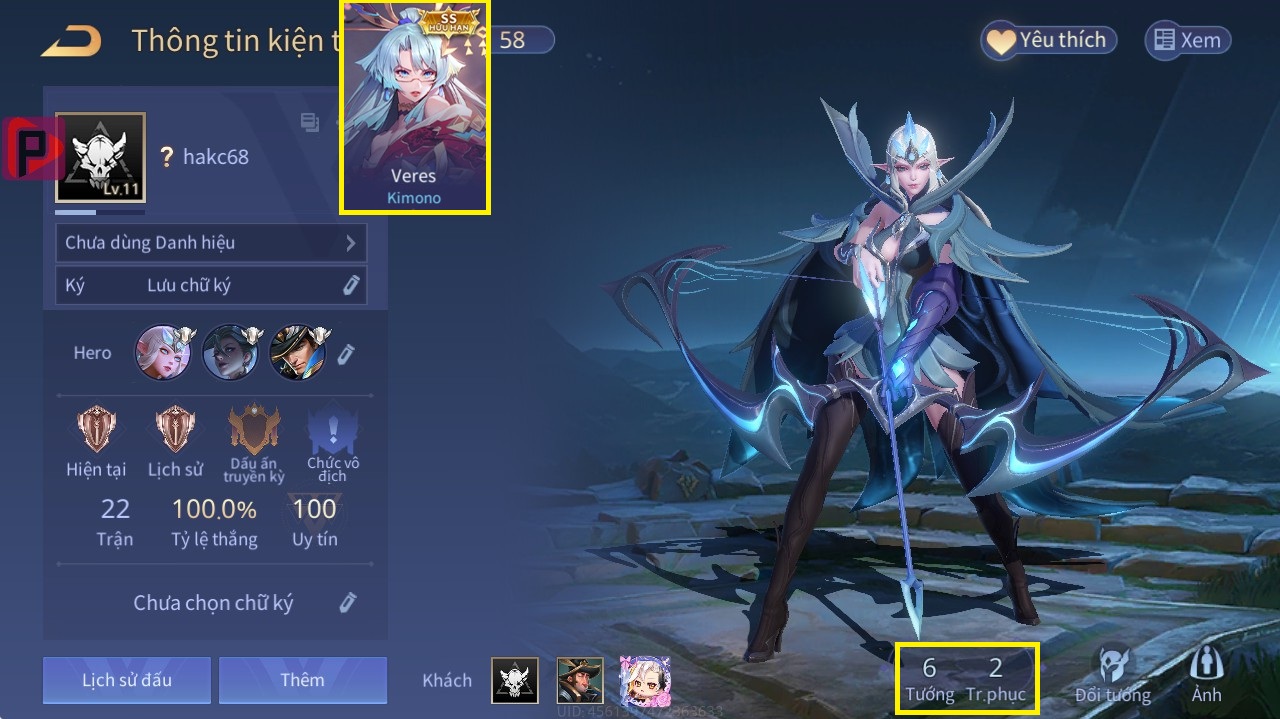This screenshot has height=719, width=1280.
Task: Edit the Lưu chữ ký signature field
Action: [350, 285]
